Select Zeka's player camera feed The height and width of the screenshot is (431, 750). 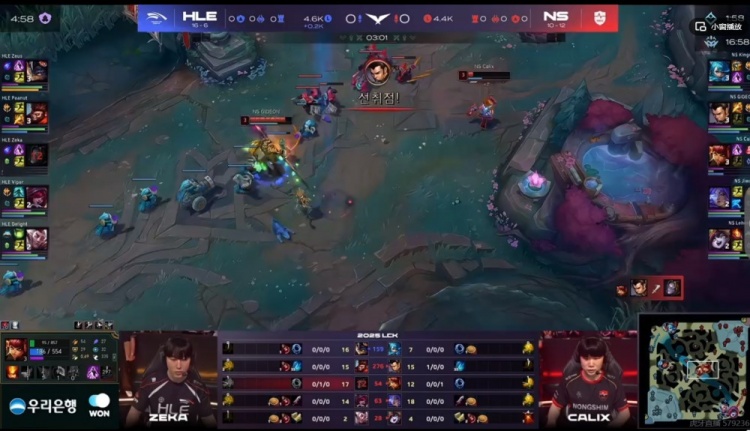tap(168, 375)
